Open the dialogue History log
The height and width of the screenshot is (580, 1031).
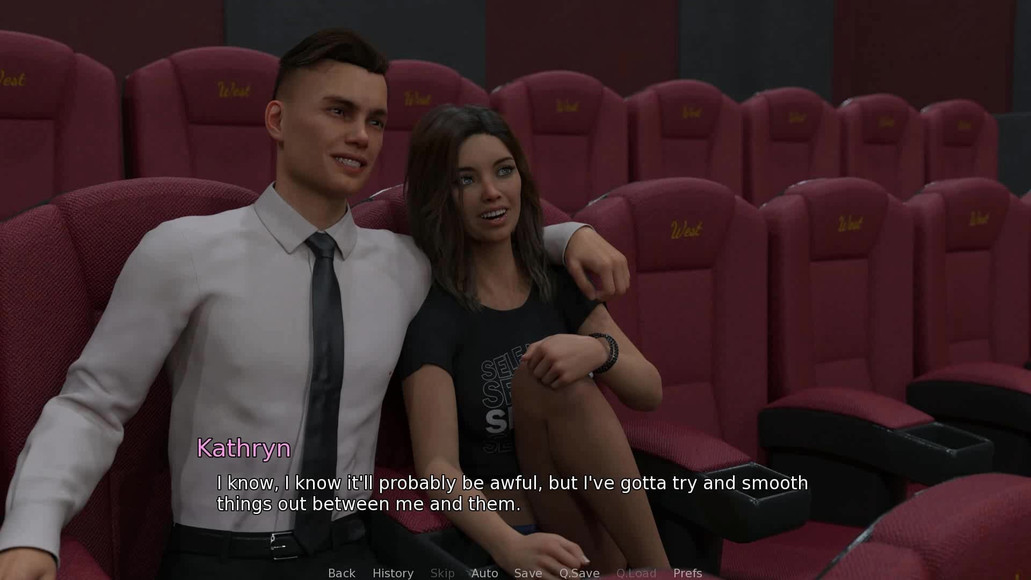point(393,573)
